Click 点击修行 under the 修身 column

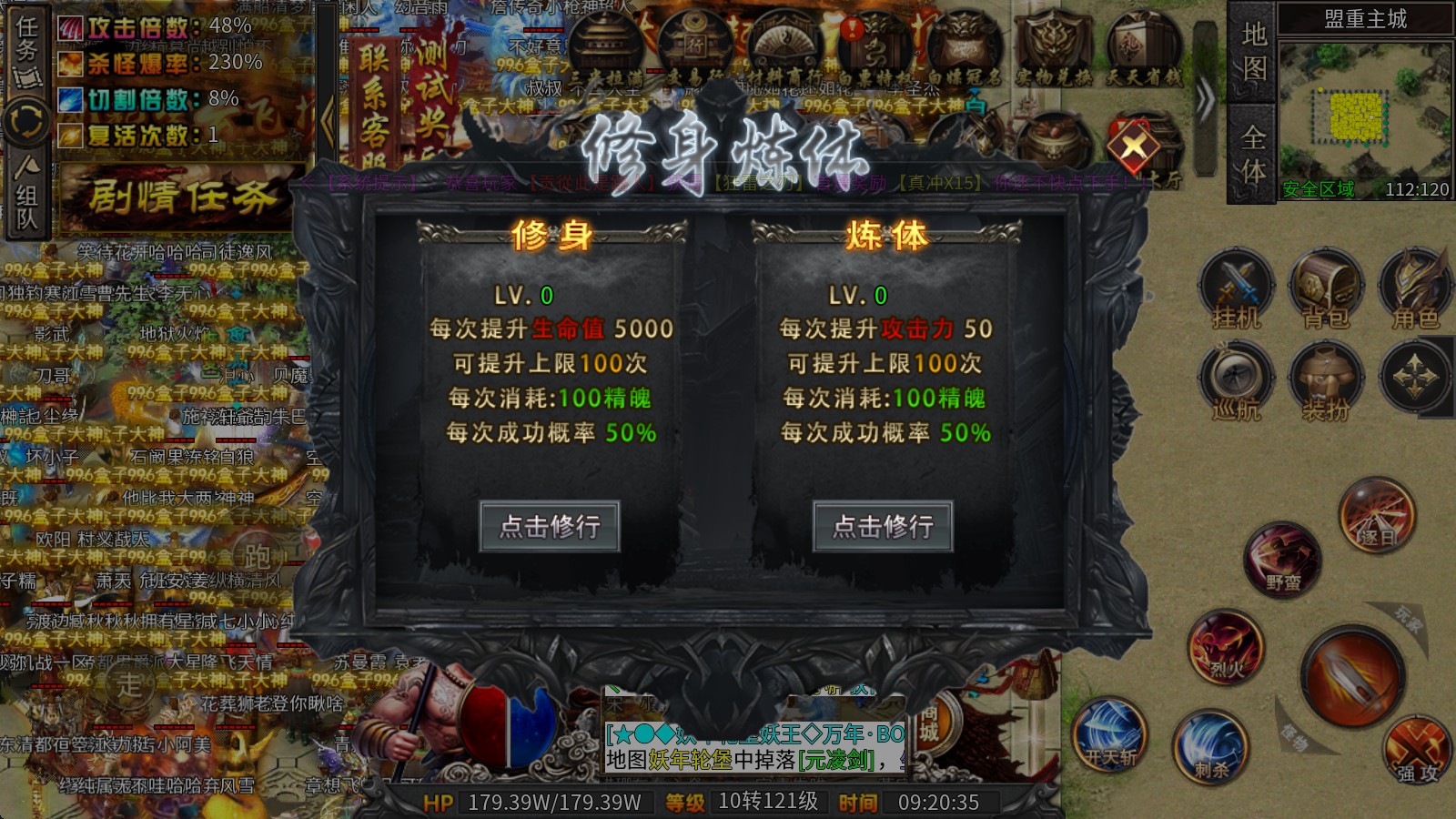[551, 528]
